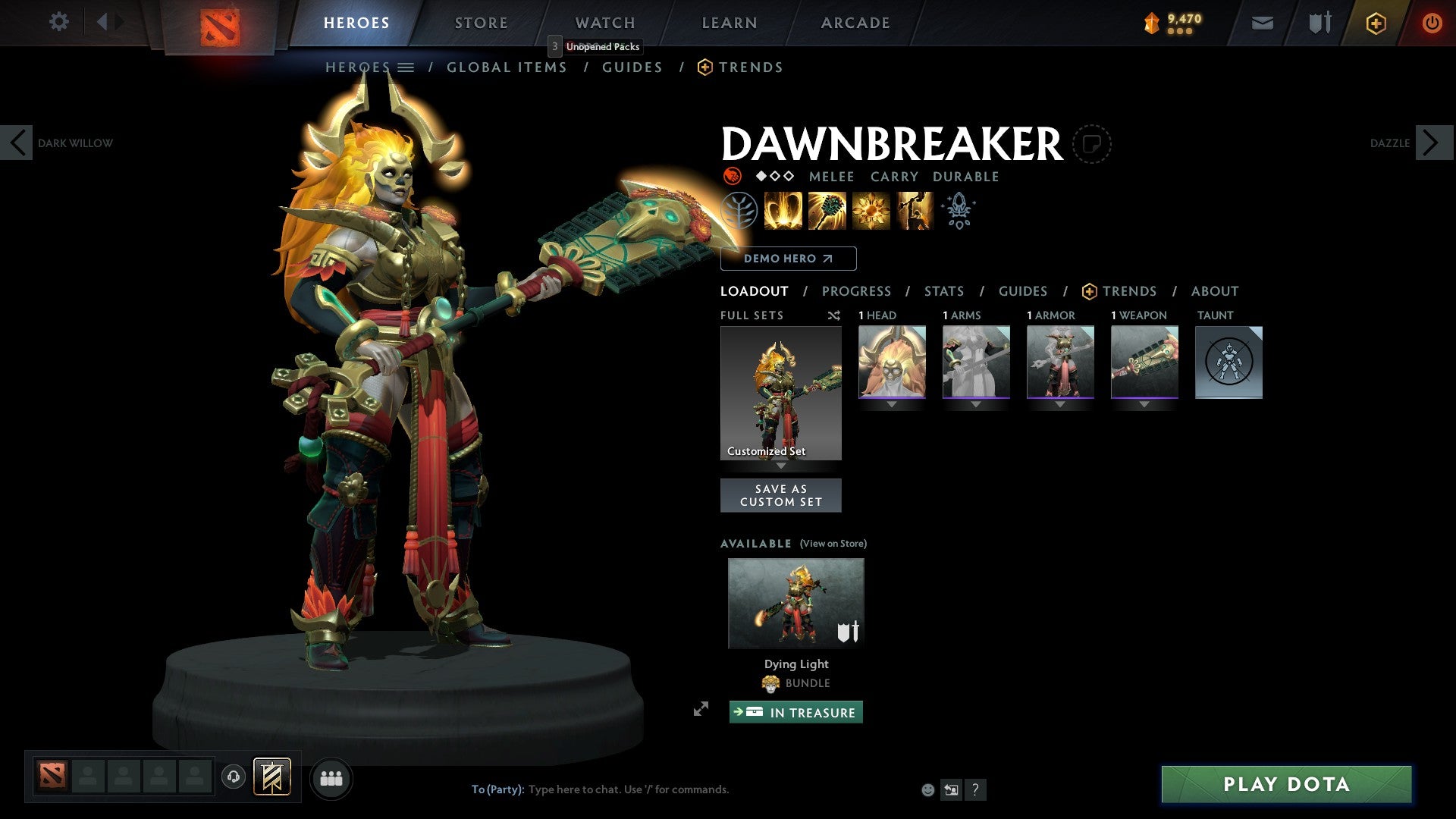
Task: Toggle the loadout shuffle icon beside FULL SETS
Action: [834, 315]
